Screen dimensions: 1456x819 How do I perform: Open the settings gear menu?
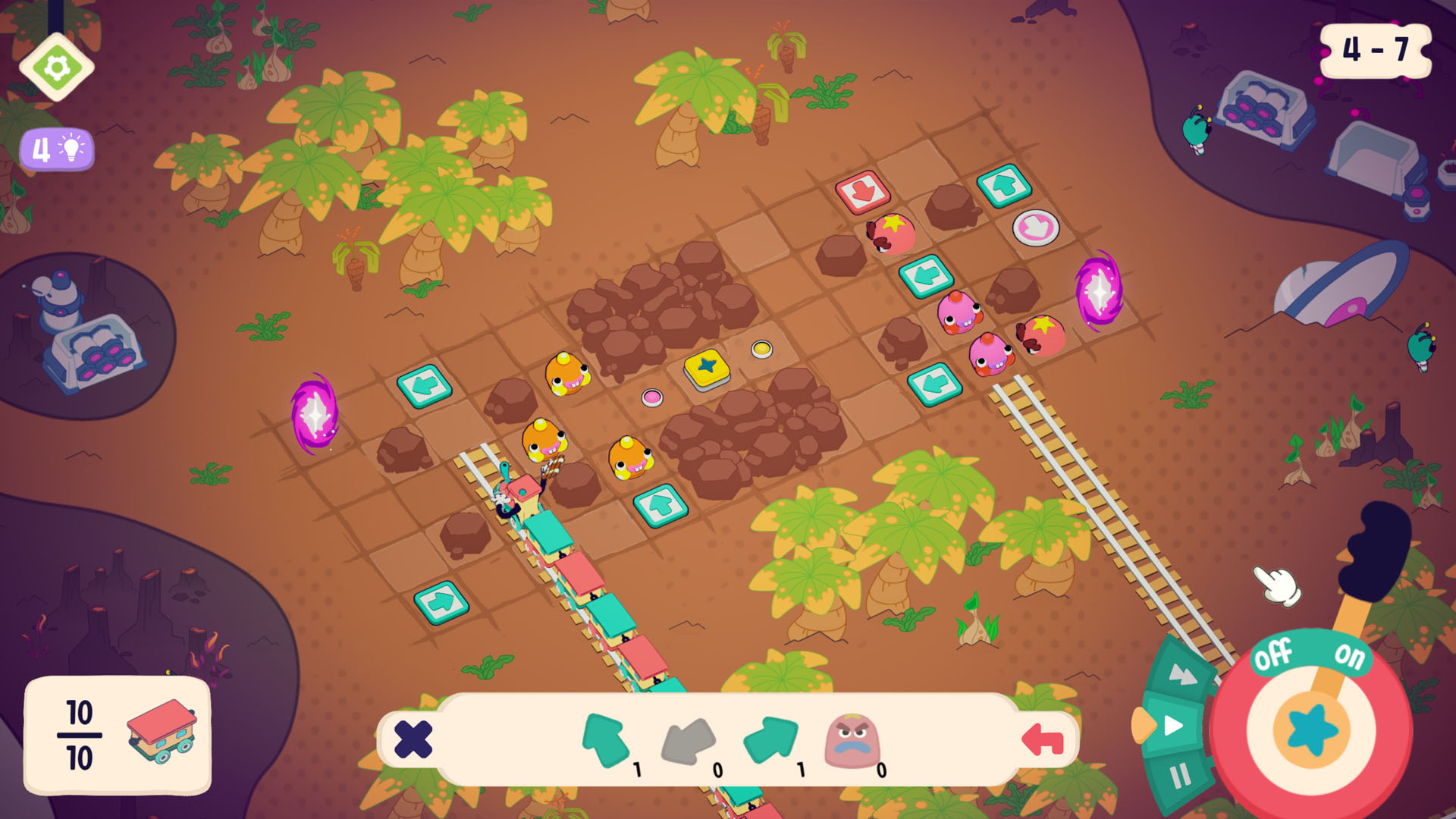point(56,67)
